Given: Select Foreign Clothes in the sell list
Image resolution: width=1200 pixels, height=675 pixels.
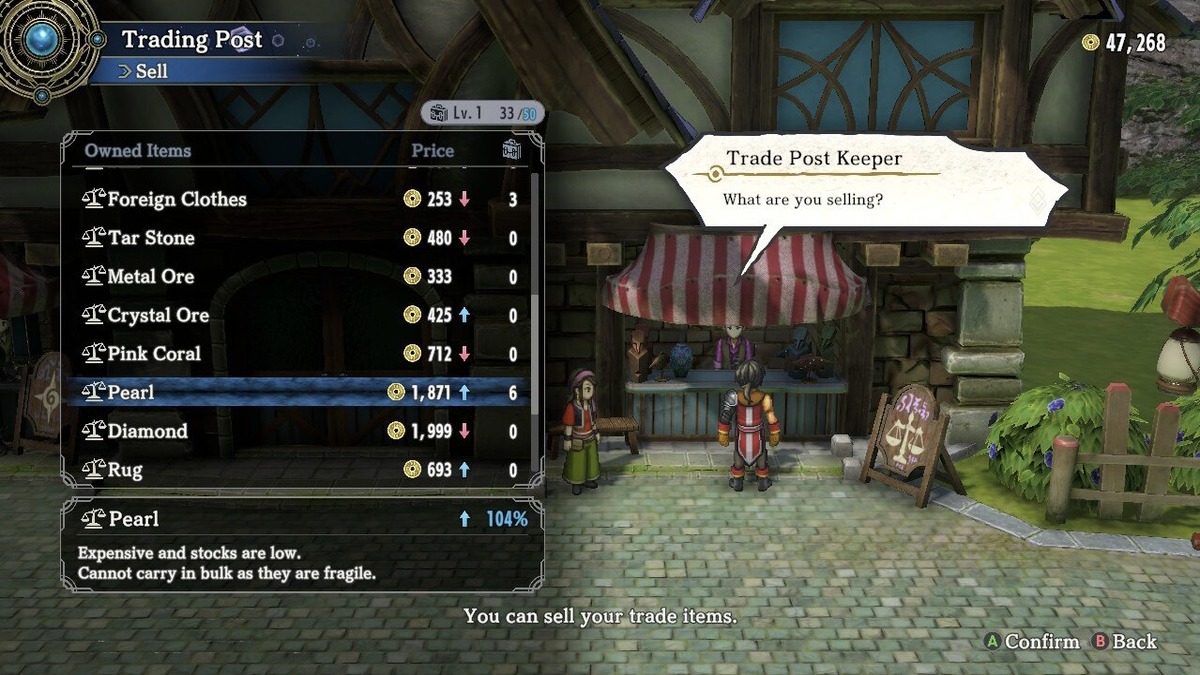Looking at the screenshot, I should click(x=176, y=199).
